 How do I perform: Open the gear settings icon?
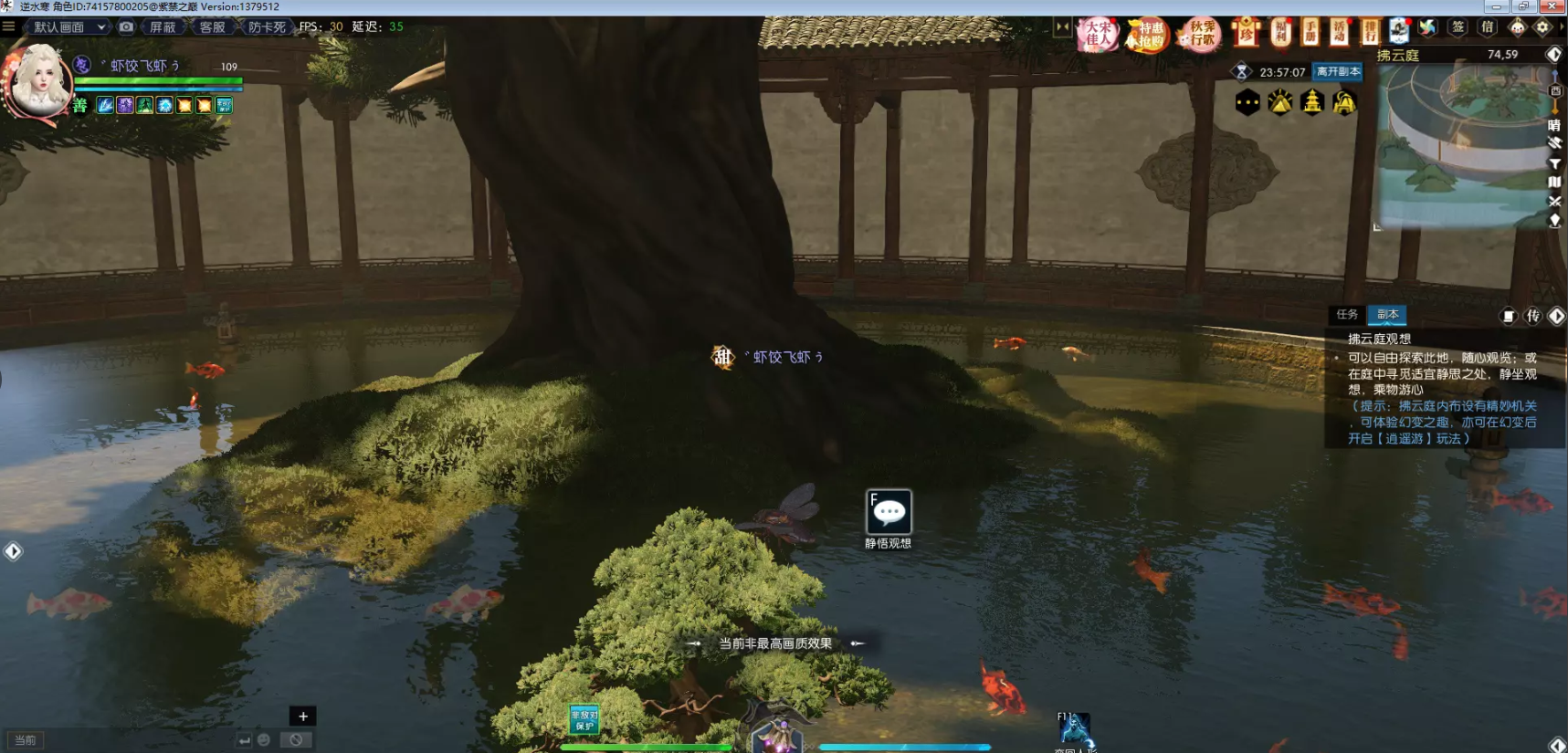(x=1542, y=27)
